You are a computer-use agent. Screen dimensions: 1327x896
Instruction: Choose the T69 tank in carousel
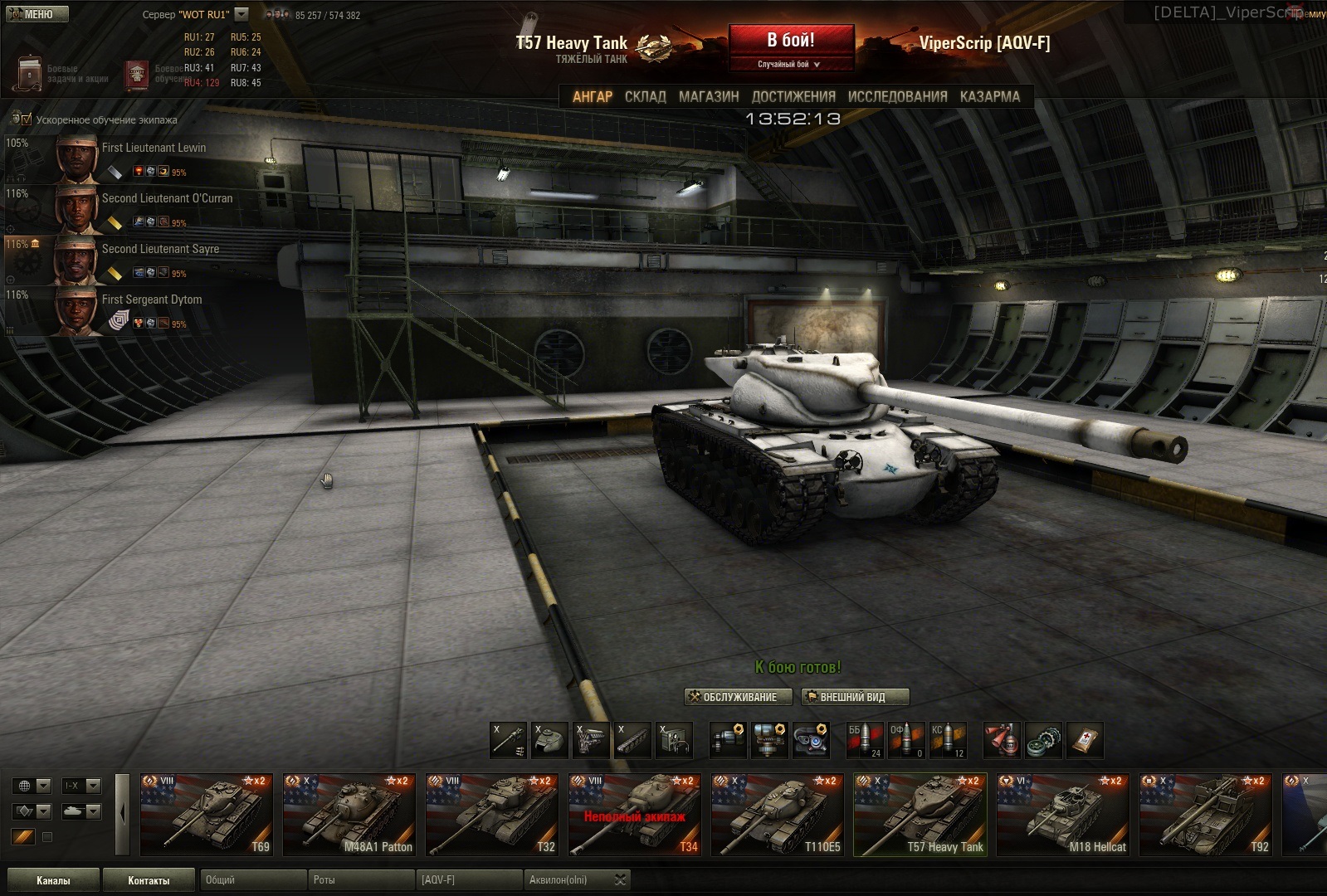206,814
